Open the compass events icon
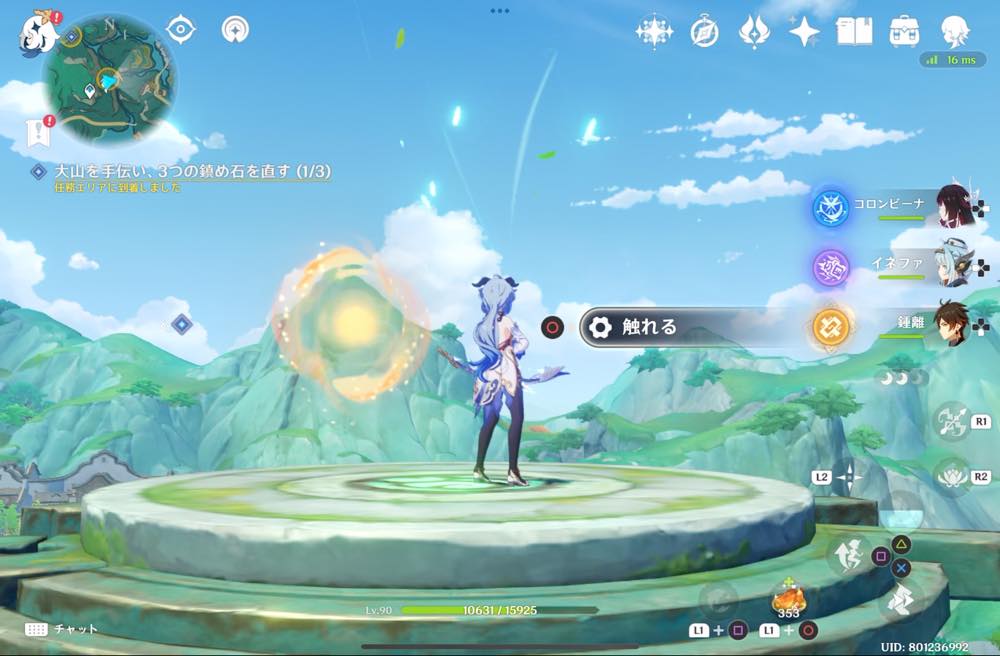This screenshot has height=656, width=1000. pyautogui.click(x=704, y=33)
